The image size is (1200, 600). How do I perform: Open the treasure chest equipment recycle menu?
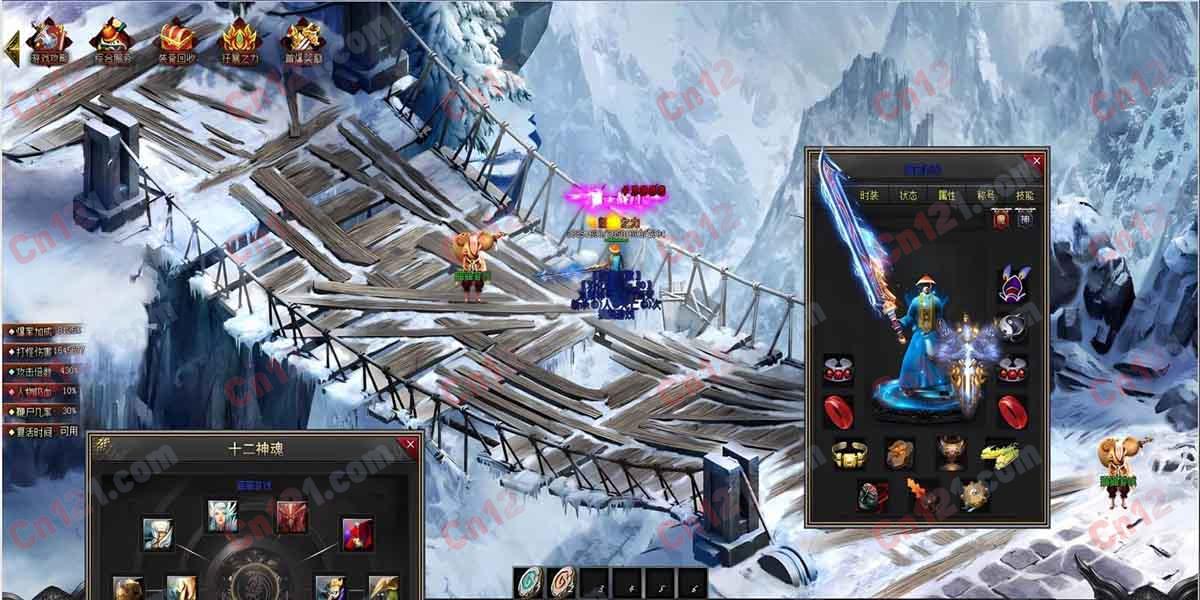177,40
